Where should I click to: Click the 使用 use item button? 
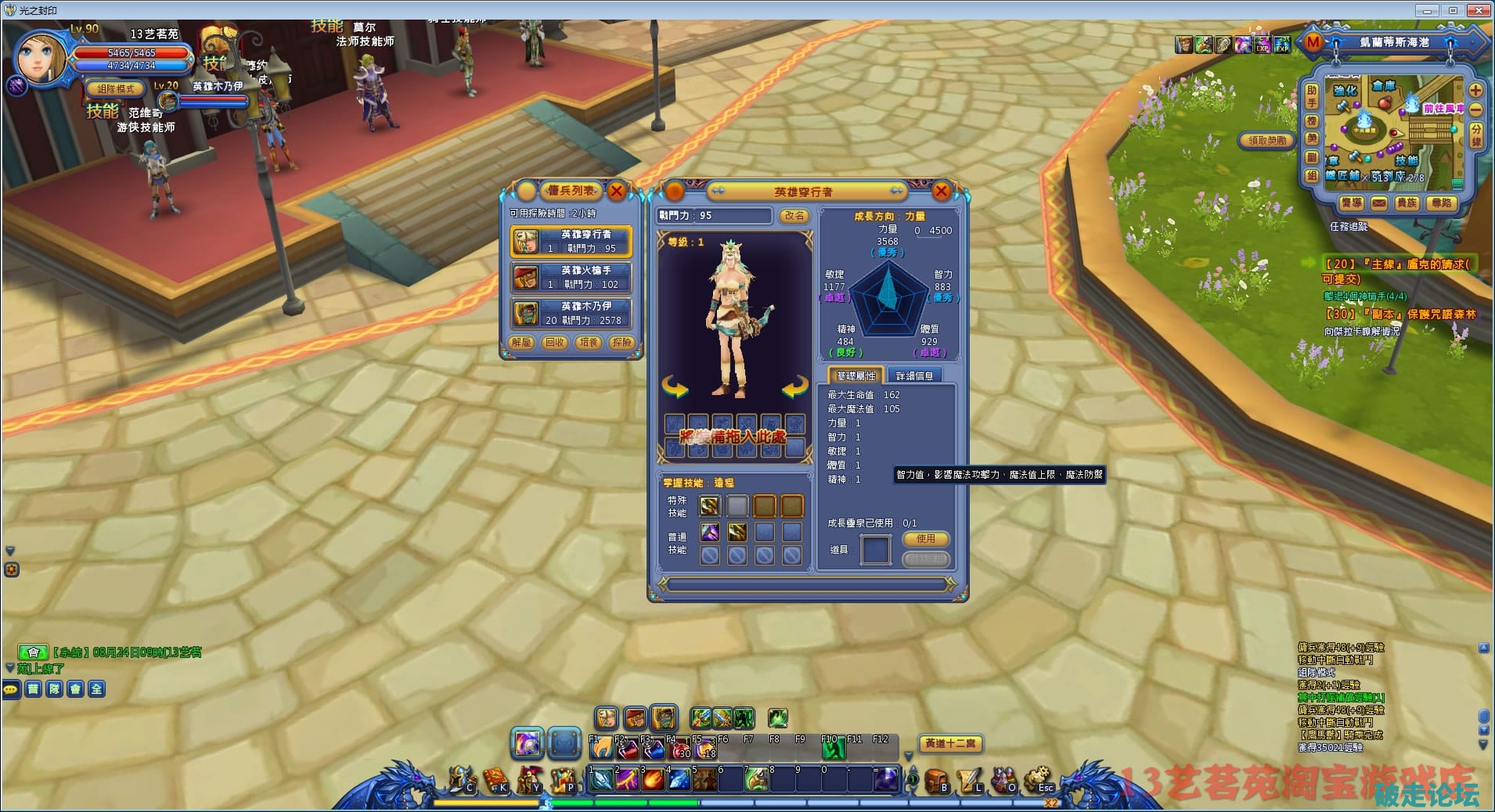[x=926, y=539]
